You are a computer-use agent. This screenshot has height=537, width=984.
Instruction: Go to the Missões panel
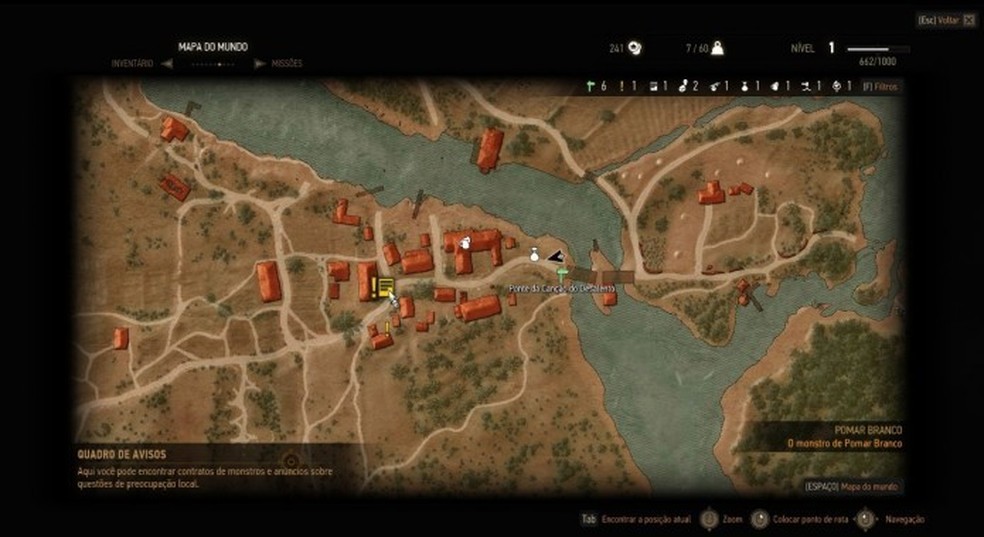pos(285,63)
